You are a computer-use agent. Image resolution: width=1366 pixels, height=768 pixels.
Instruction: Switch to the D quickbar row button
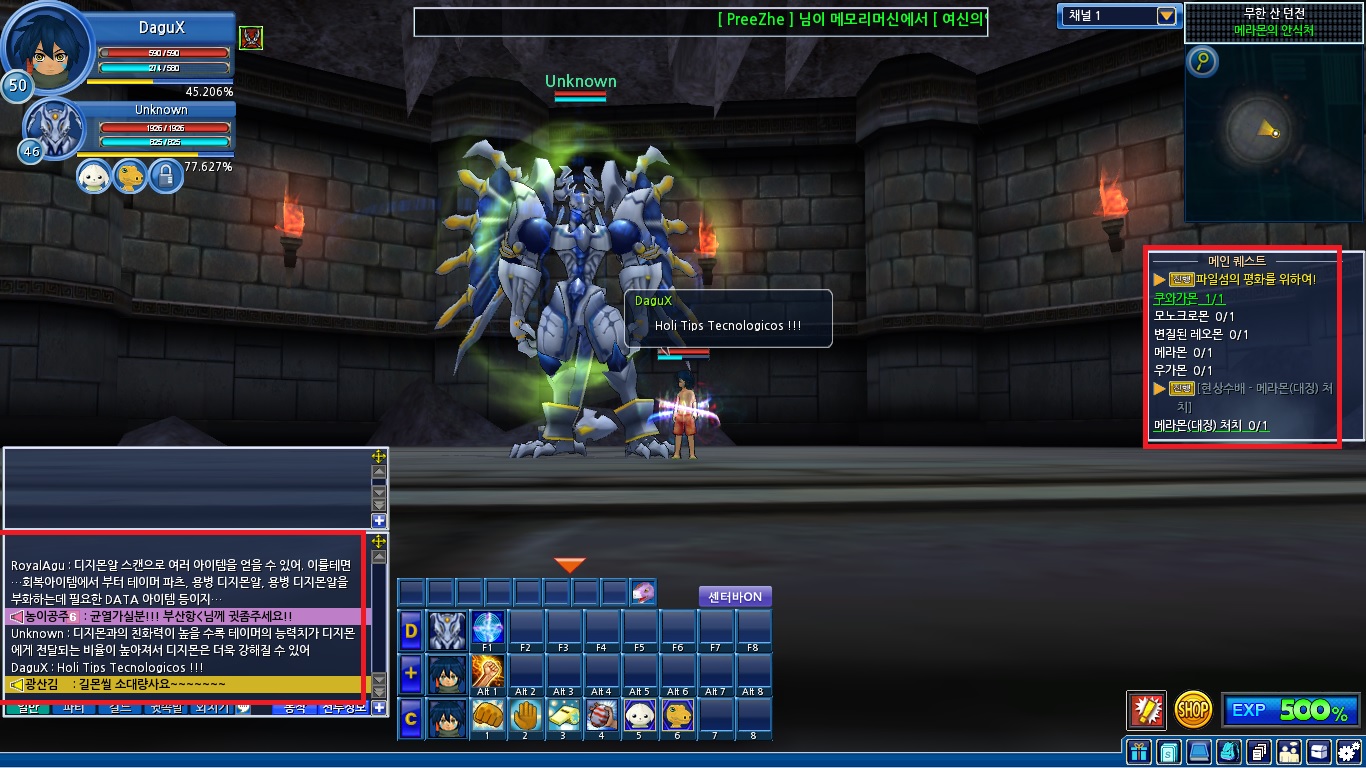(411, 631)
